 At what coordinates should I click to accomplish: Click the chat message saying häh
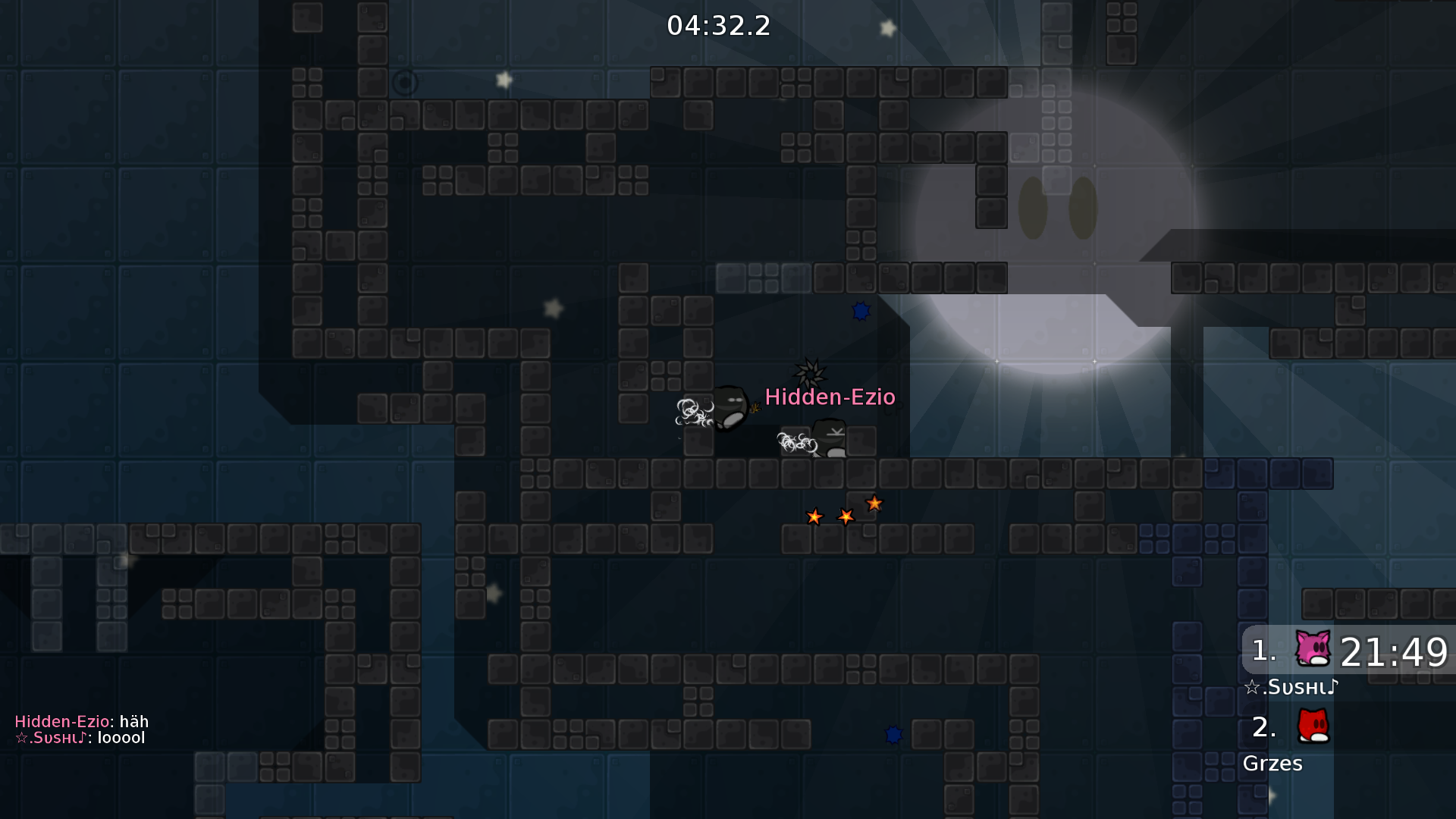[80, 721]
